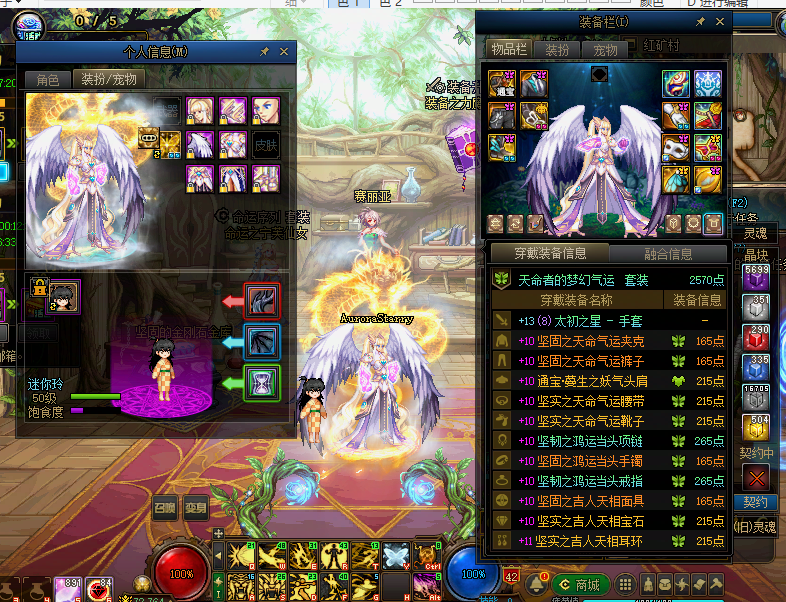This screenshot has width=786, height=602.
Task: Pin the 装备栏 equipment window
Action: point(699,21)
